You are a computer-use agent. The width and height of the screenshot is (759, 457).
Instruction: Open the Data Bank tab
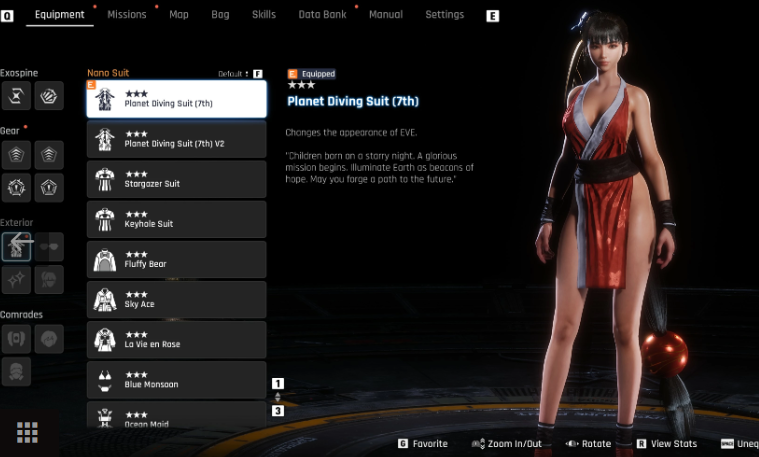(322, 15)
